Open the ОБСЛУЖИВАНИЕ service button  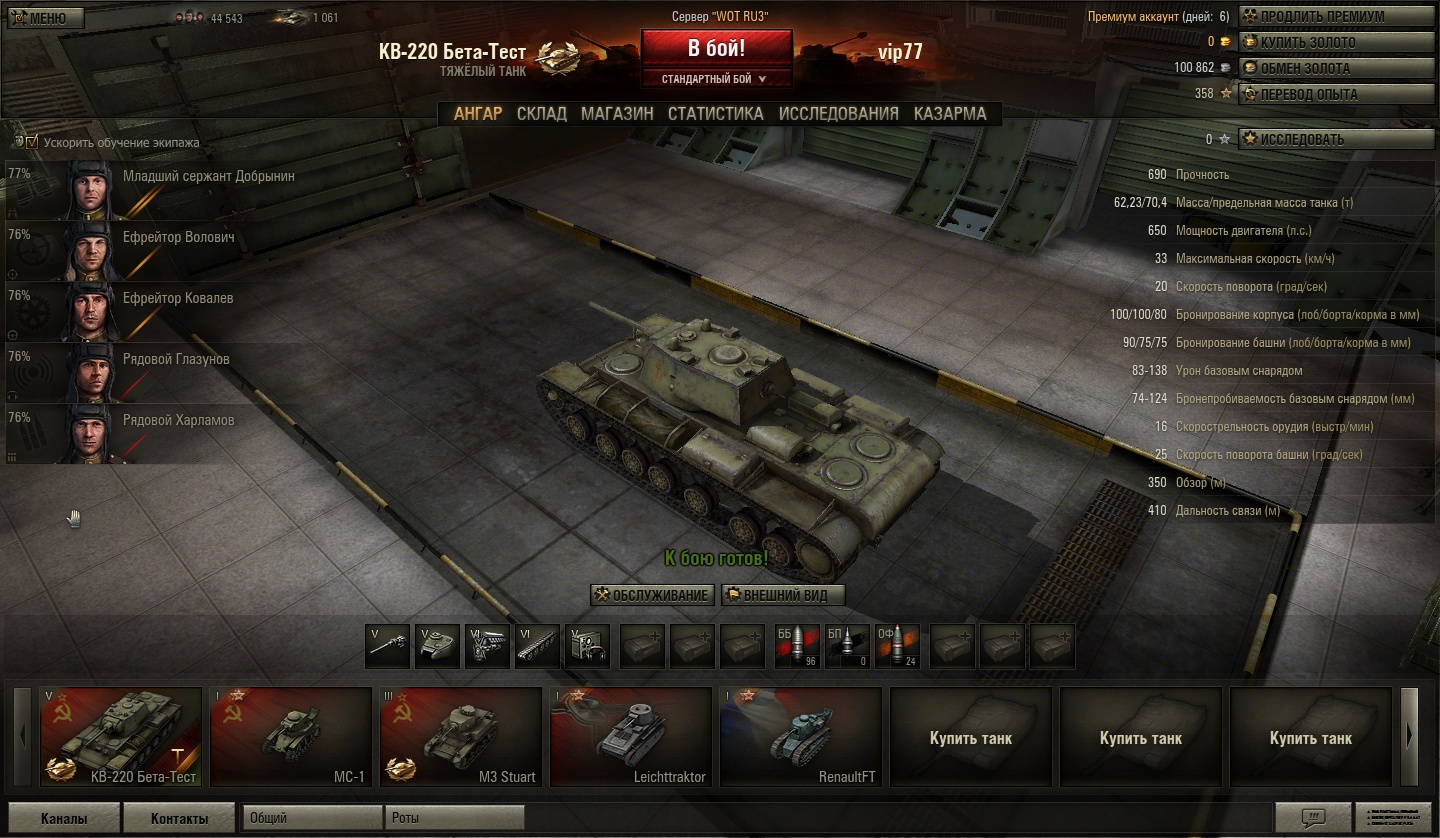pyautogui.click(x=652, y=595)
